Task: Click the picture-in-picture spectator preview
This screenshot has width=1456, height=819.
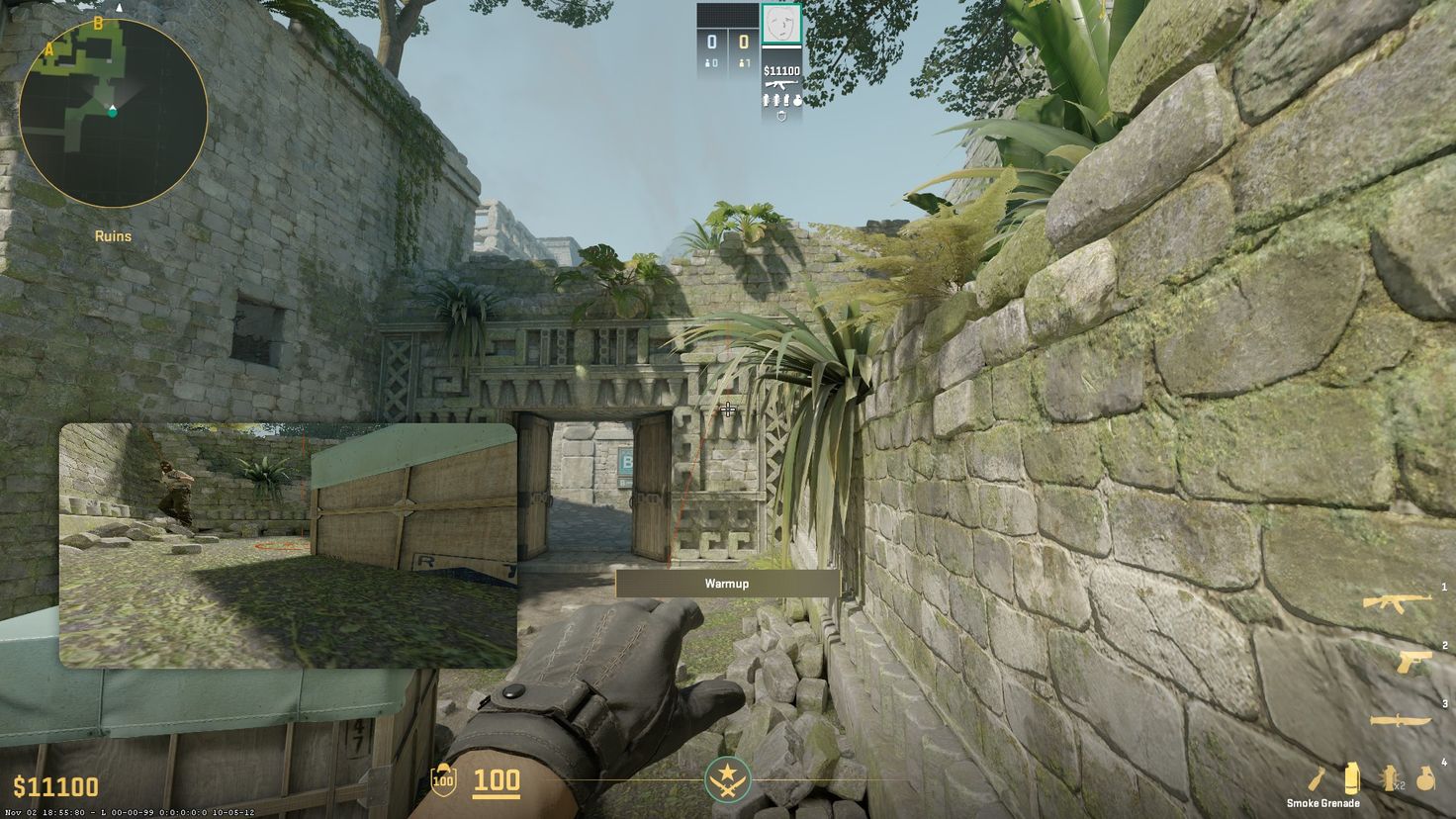Action: (286, 544)
